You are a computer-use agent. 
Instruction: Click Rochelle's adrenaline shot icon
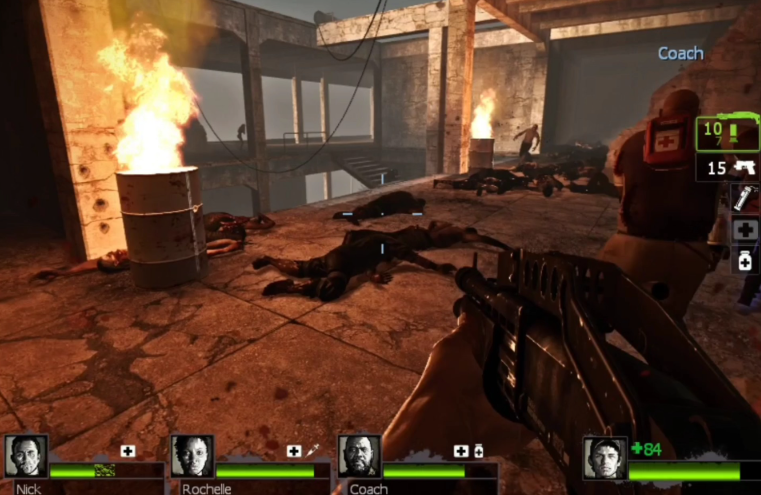pyautogui.click(x=311, y=451)
